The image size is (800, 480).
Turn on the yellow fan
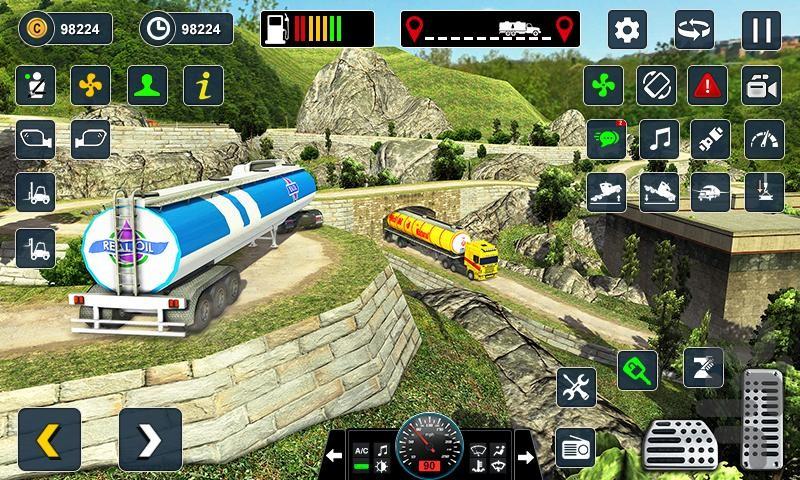click(91, 85)
